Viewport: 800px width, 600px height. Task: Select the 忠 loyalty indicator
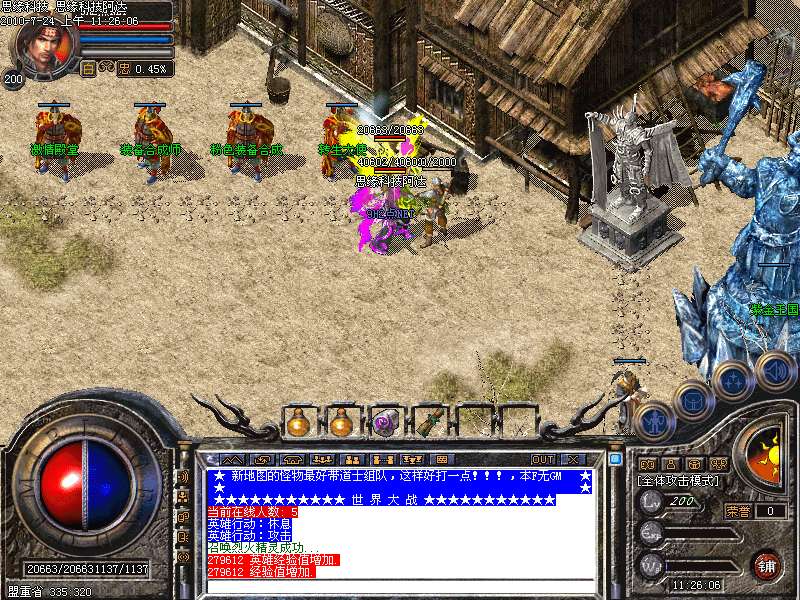tap(125, 69)
